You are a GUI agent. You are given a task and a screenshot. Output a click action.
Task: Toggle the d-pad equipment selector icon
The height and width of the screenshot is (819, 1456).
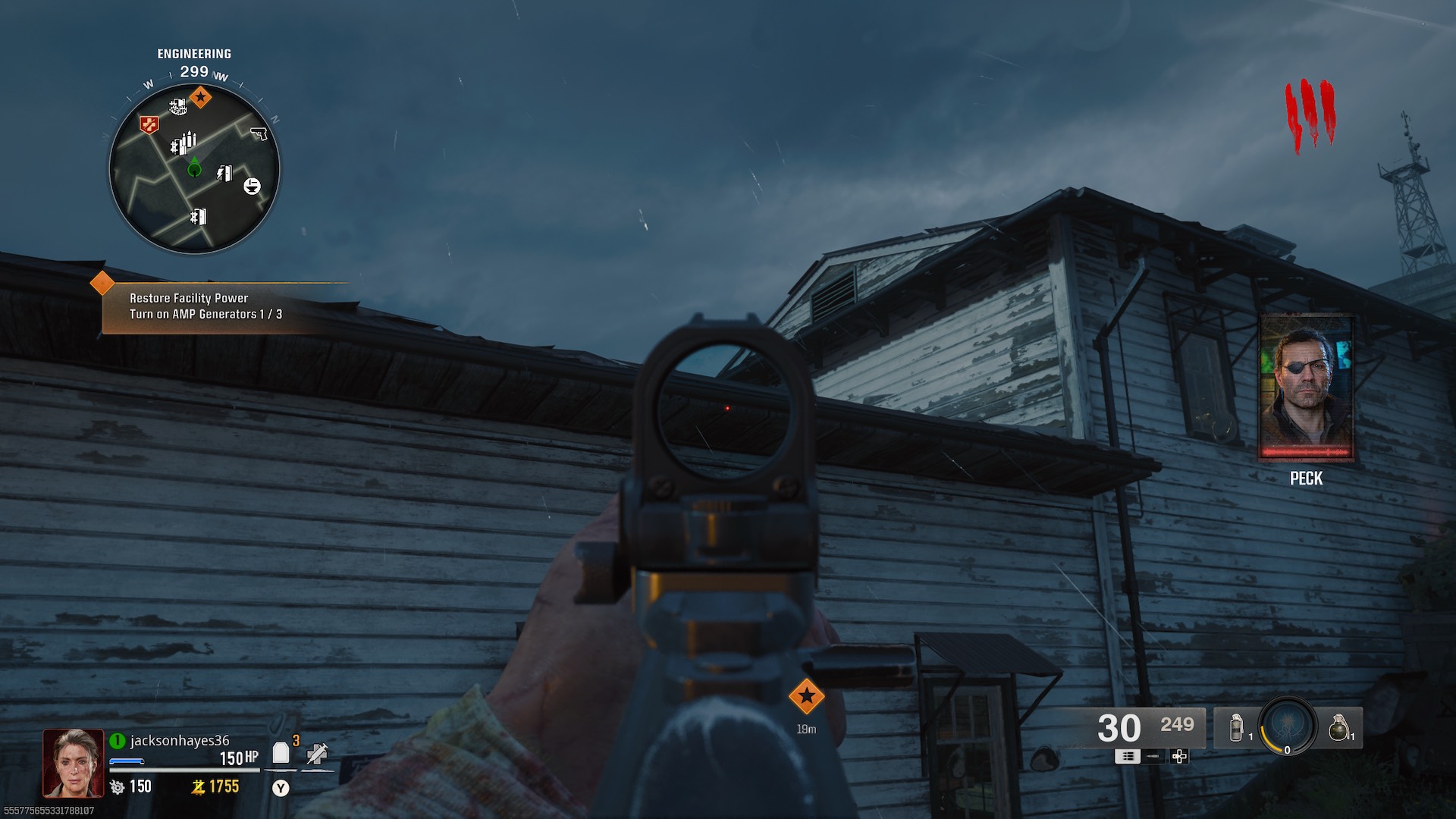coord(1179,757)
